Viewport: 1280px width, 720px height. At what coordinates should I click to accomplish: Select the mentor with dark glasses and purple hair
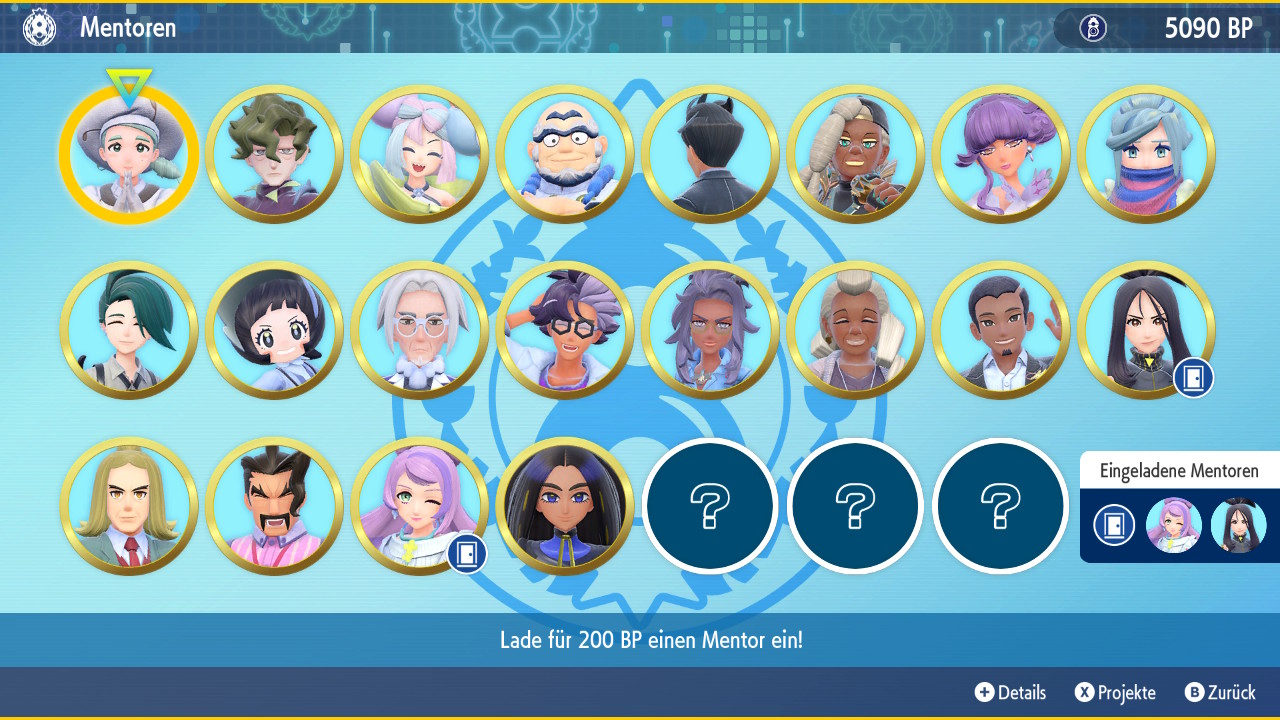pyautogui.click(x=565, y=330)
